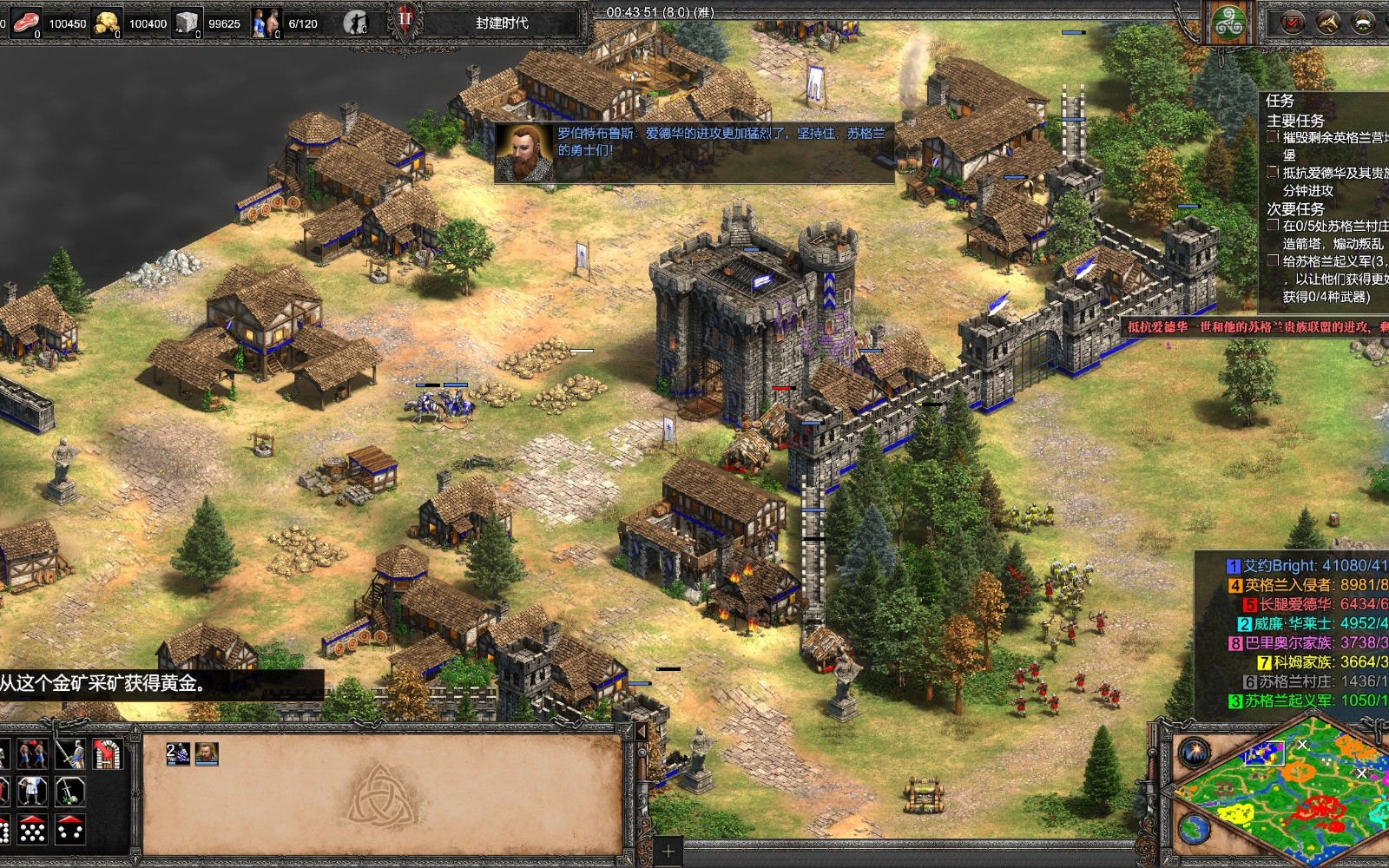The width and height of the screenshot is (1389, 868).
Task: Choose the sword-in-ground no attack stance
Action: coord(69,791)
